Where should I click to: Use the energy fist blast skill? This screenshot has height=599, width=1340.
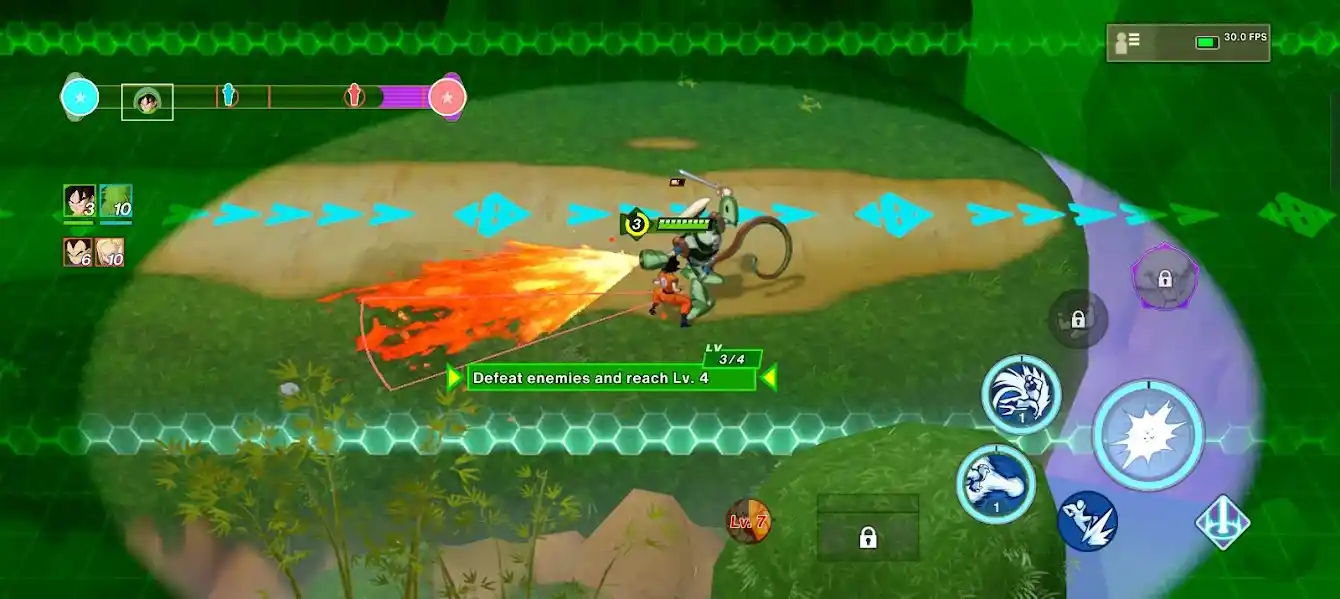click(996, 484)
